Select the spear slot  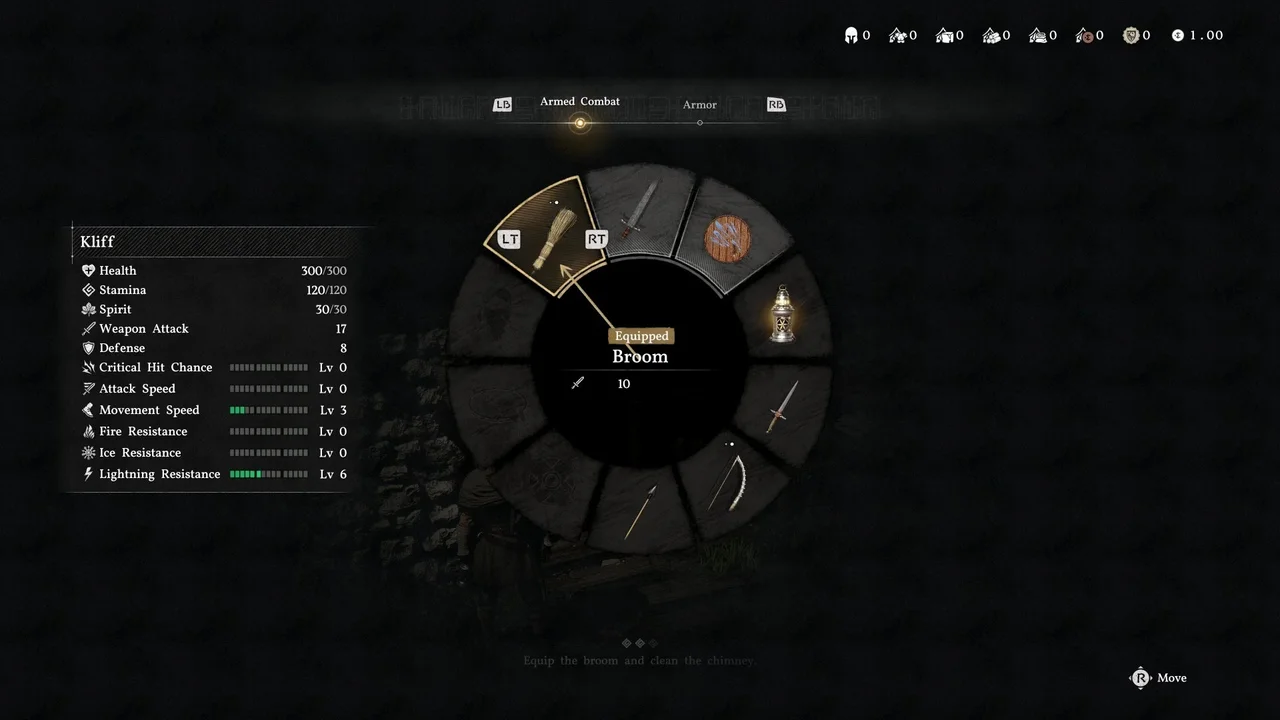[x=640, y=511]
